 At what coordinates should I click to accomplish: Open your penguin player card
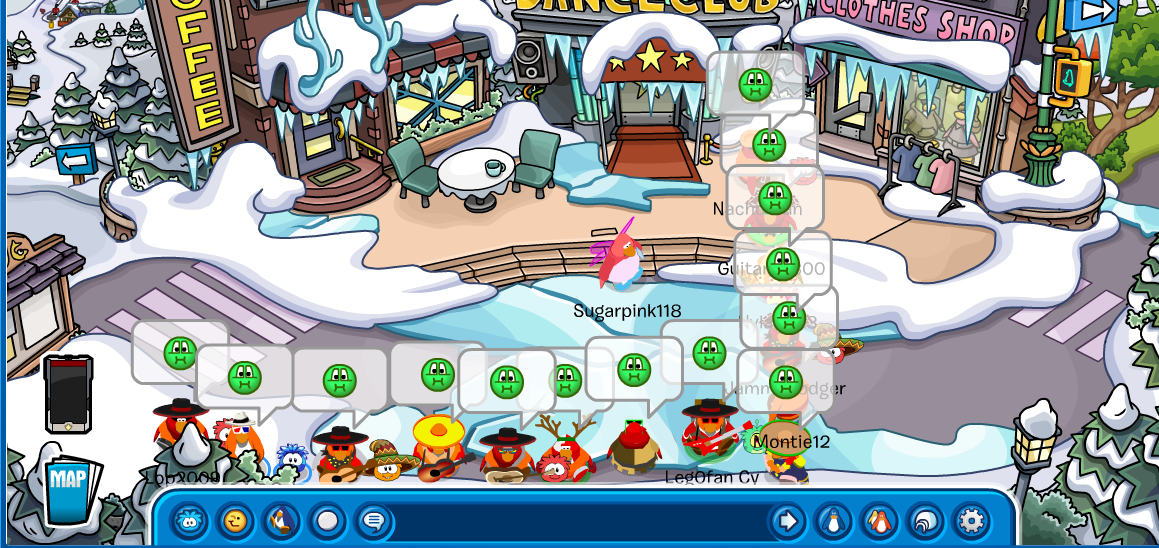coord(833,521)
